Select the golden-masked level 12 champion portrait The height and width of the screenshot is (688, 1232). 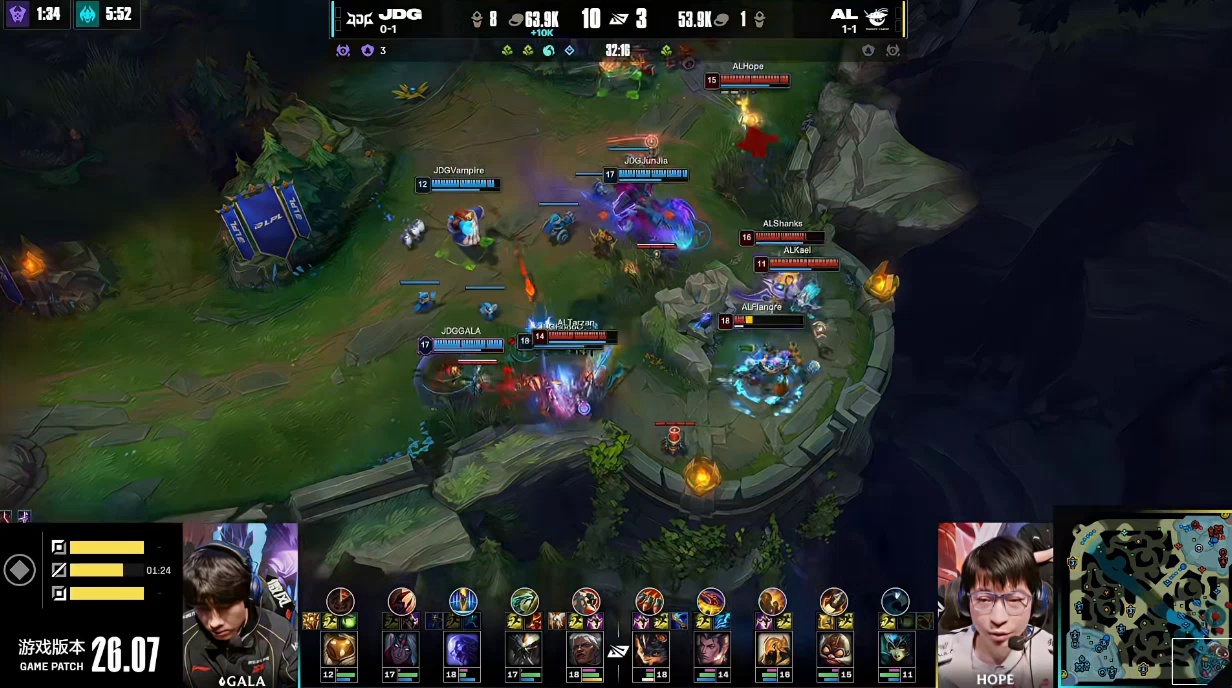340,650
